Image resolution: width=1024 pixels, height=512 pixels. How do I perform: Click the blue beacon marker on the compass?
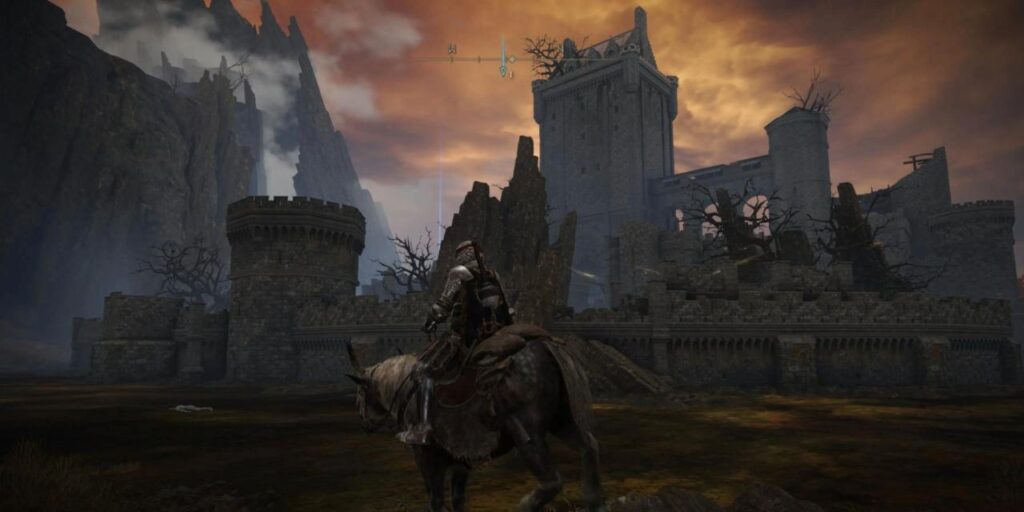coord(503,56)
